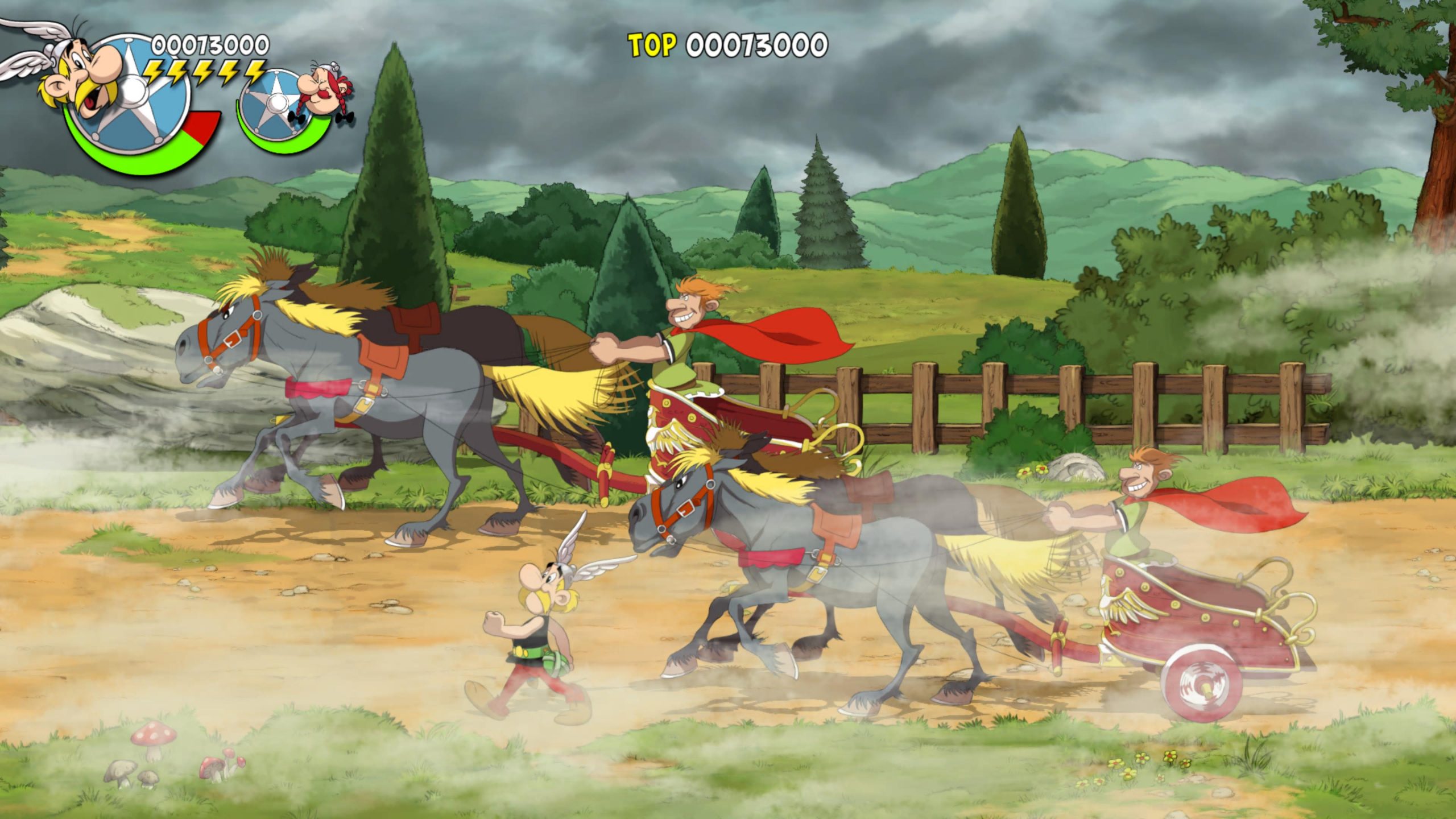Viewport: 1456px width, 819px height.
Task: Click the last lightning bolt power icon
Action: pyautogui.click(x=253, y=72)
